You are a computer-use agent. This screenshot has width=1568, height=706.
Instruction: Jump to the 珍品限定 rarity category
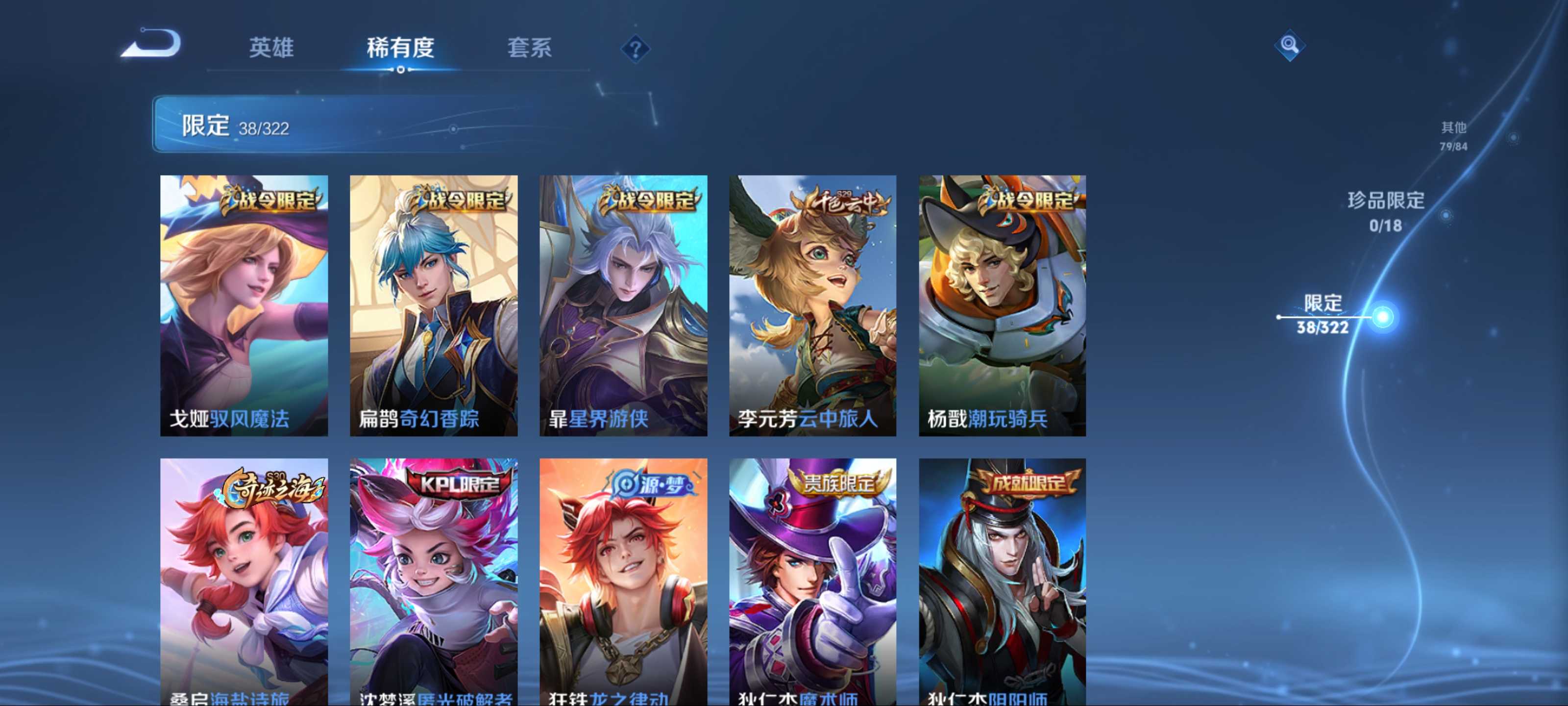click(x=1385, y=211)
